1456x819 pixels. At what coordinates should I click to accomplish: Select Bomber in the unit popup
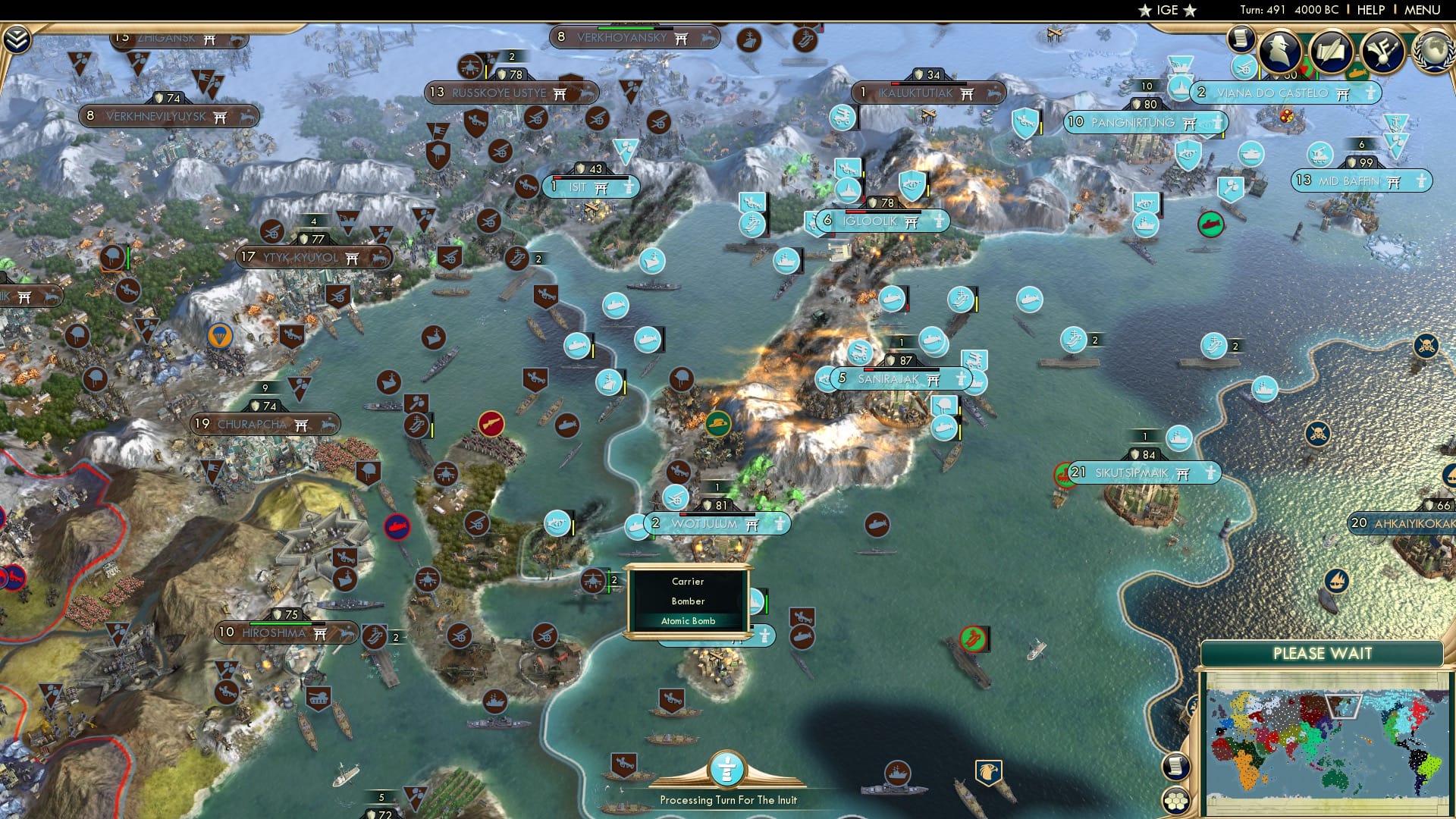coord(687,601)
